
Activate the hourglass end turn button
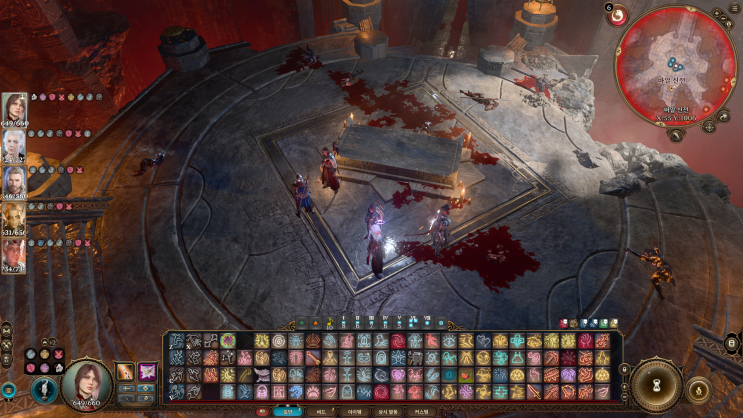coord(656,383)
